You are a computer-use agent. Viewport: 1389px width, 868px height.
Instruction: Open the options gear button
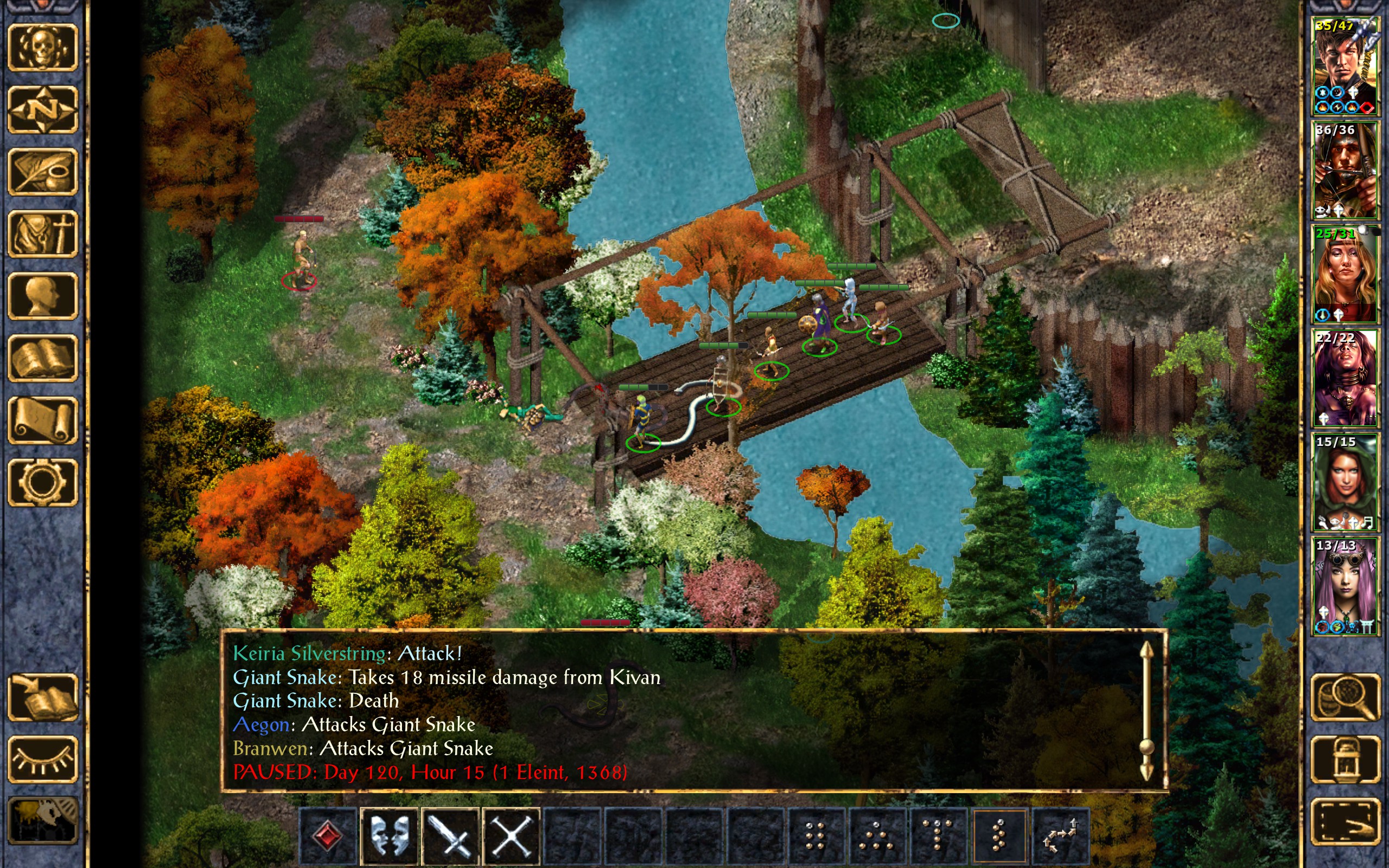[42, 482]
